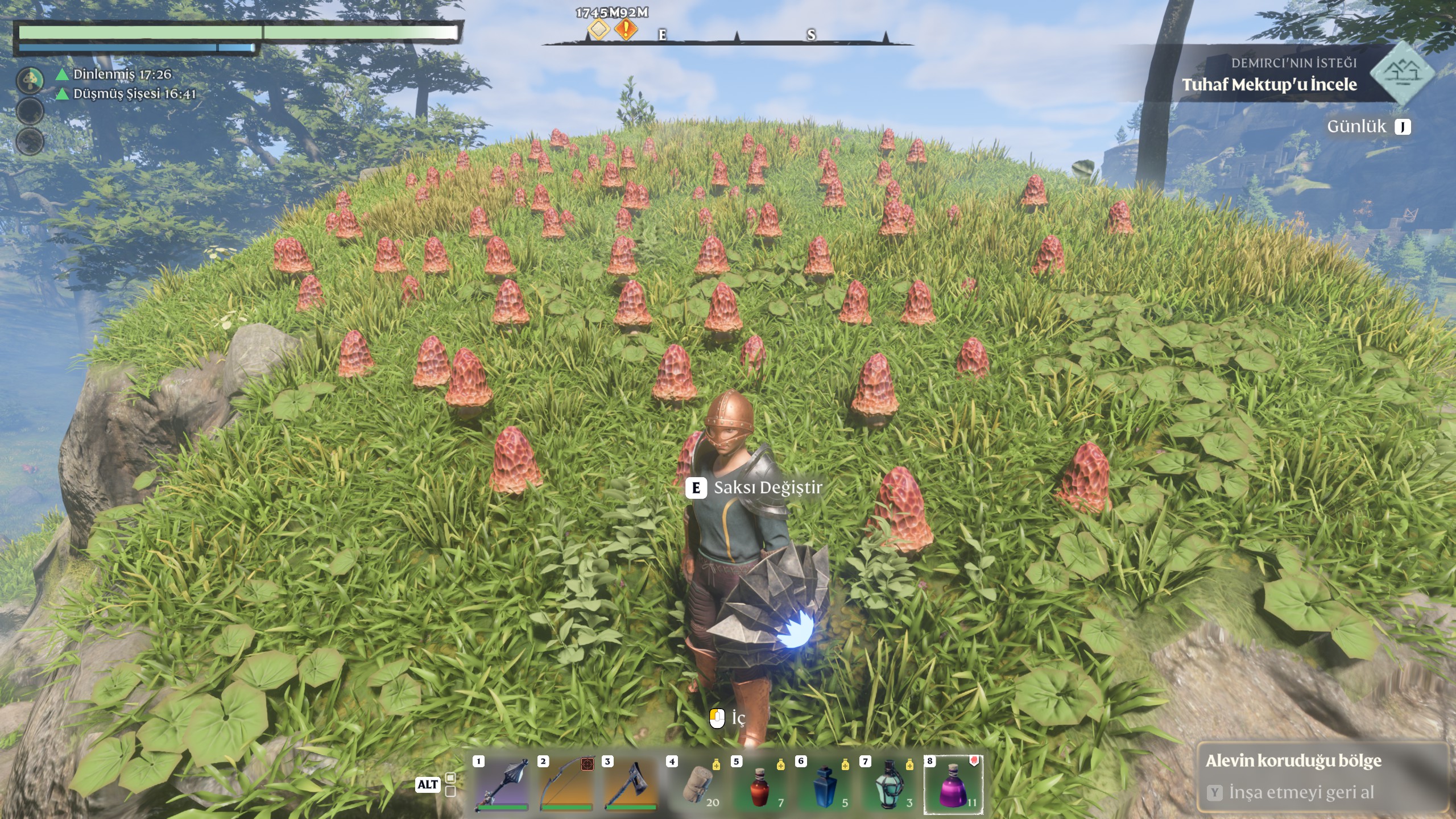Select the orange exclamation quest marker on compass
The height and width of the screenshot is (819, 1456).
626,29
